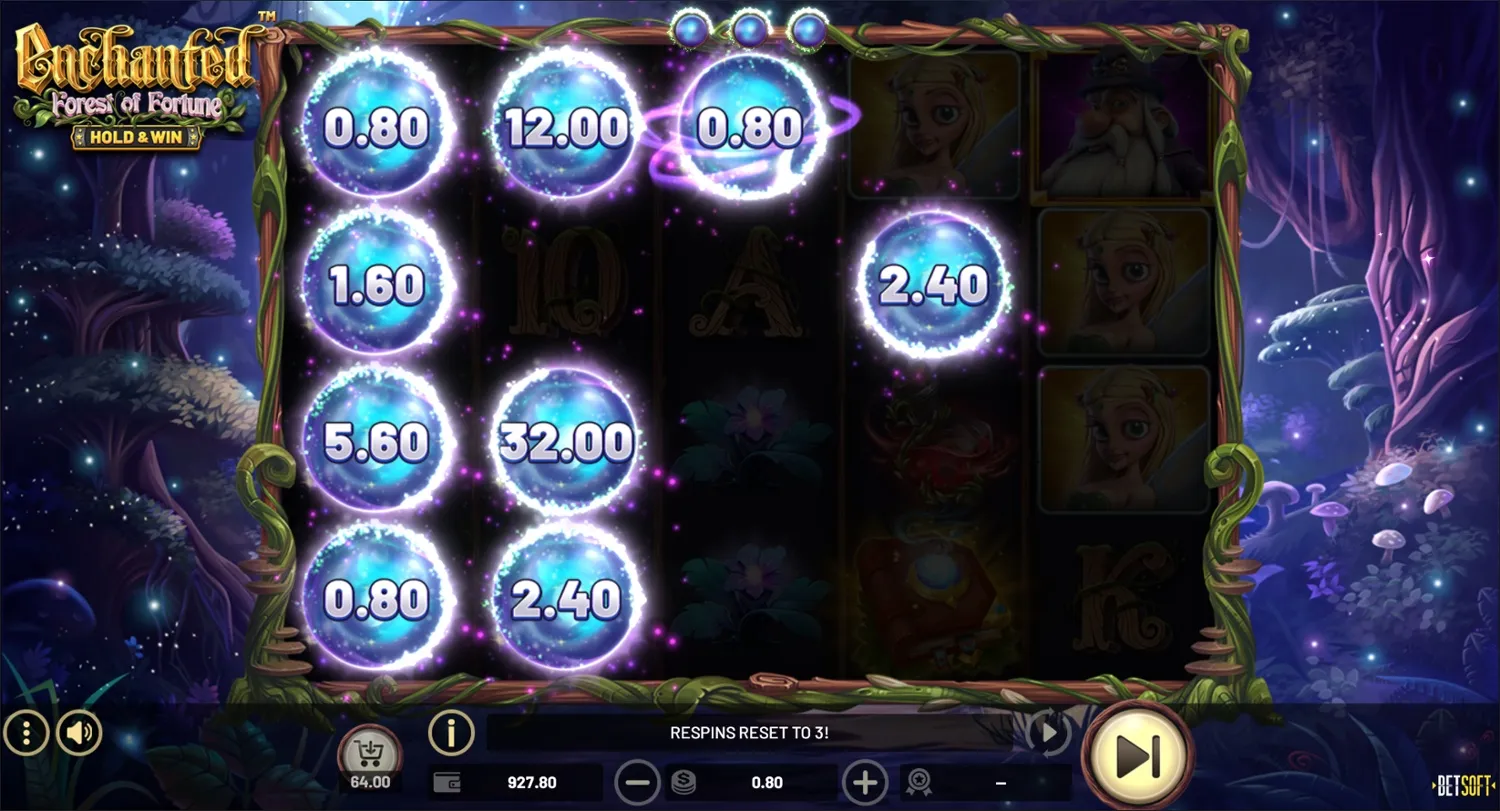Viewport: 1500px width, 811px height.
Task: Open the three-dot game menu
Action: [x=26, y=733]
